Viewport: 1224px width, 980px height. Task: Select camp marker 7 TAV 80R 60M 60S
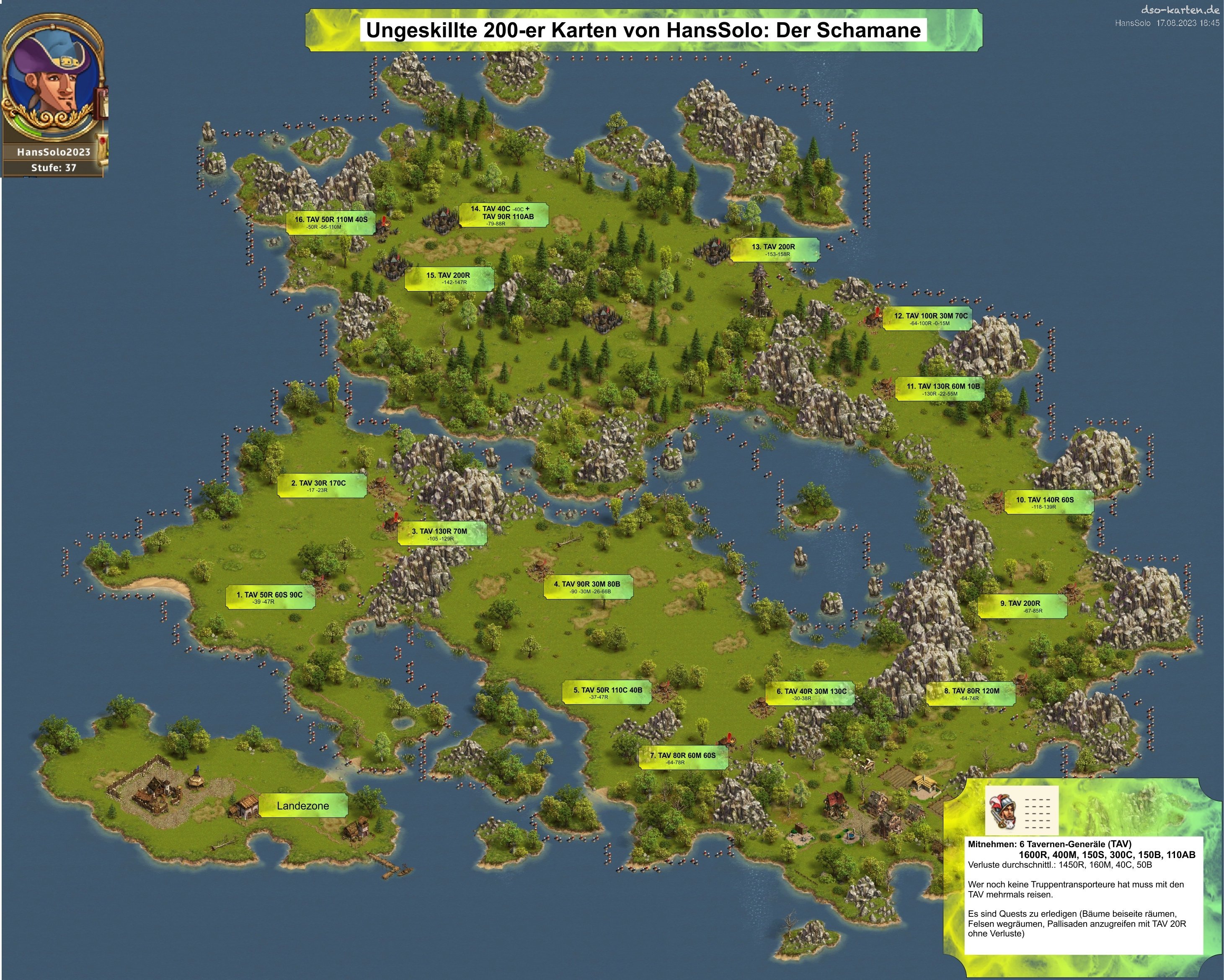683,758
